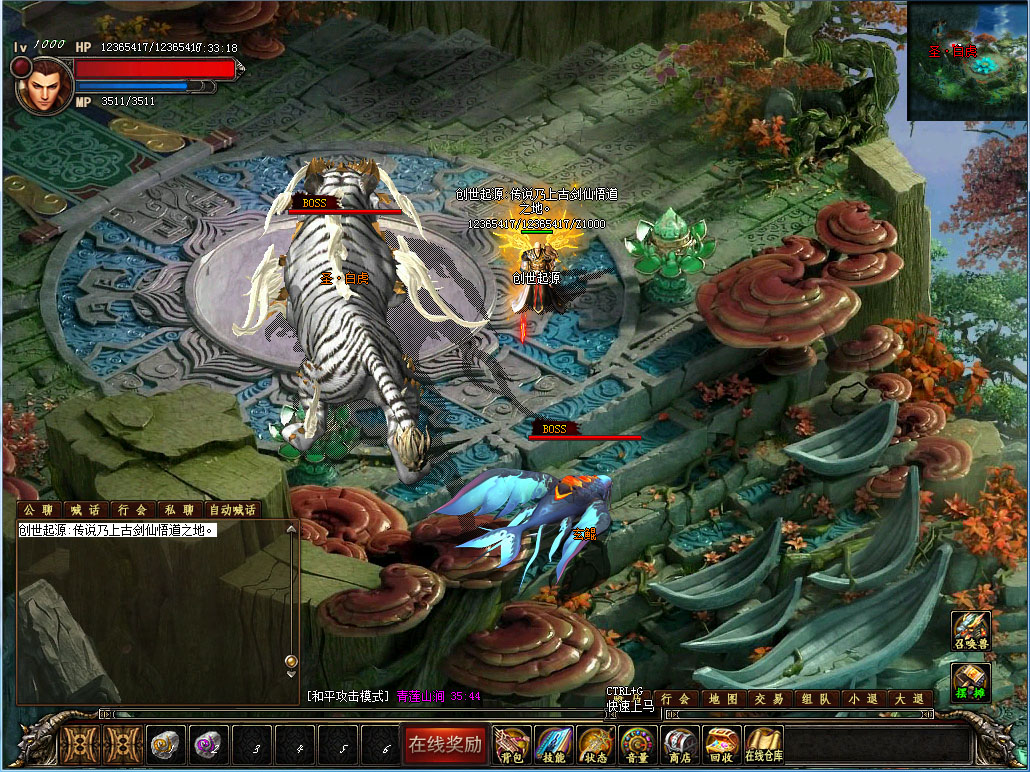Image resolution: width=1030 pixels, height=772 pixels.
Task: Show the 状态 character status window
Action: [596, 744]
